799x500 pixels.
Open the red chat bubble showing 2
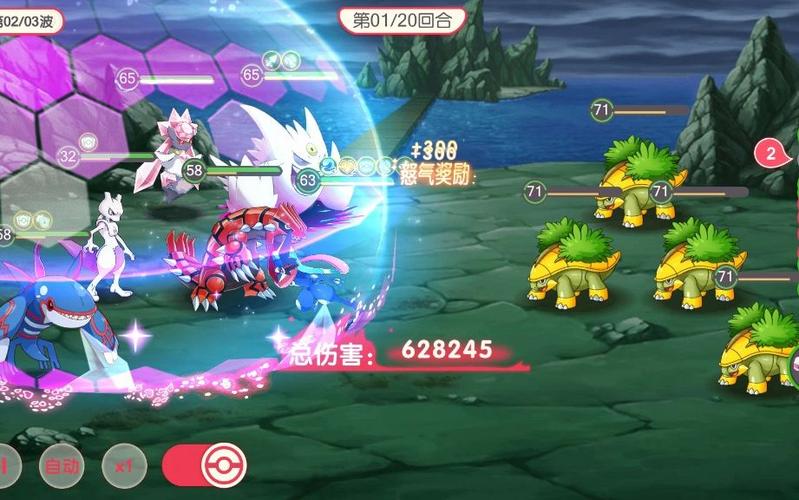tap(773, 154)
